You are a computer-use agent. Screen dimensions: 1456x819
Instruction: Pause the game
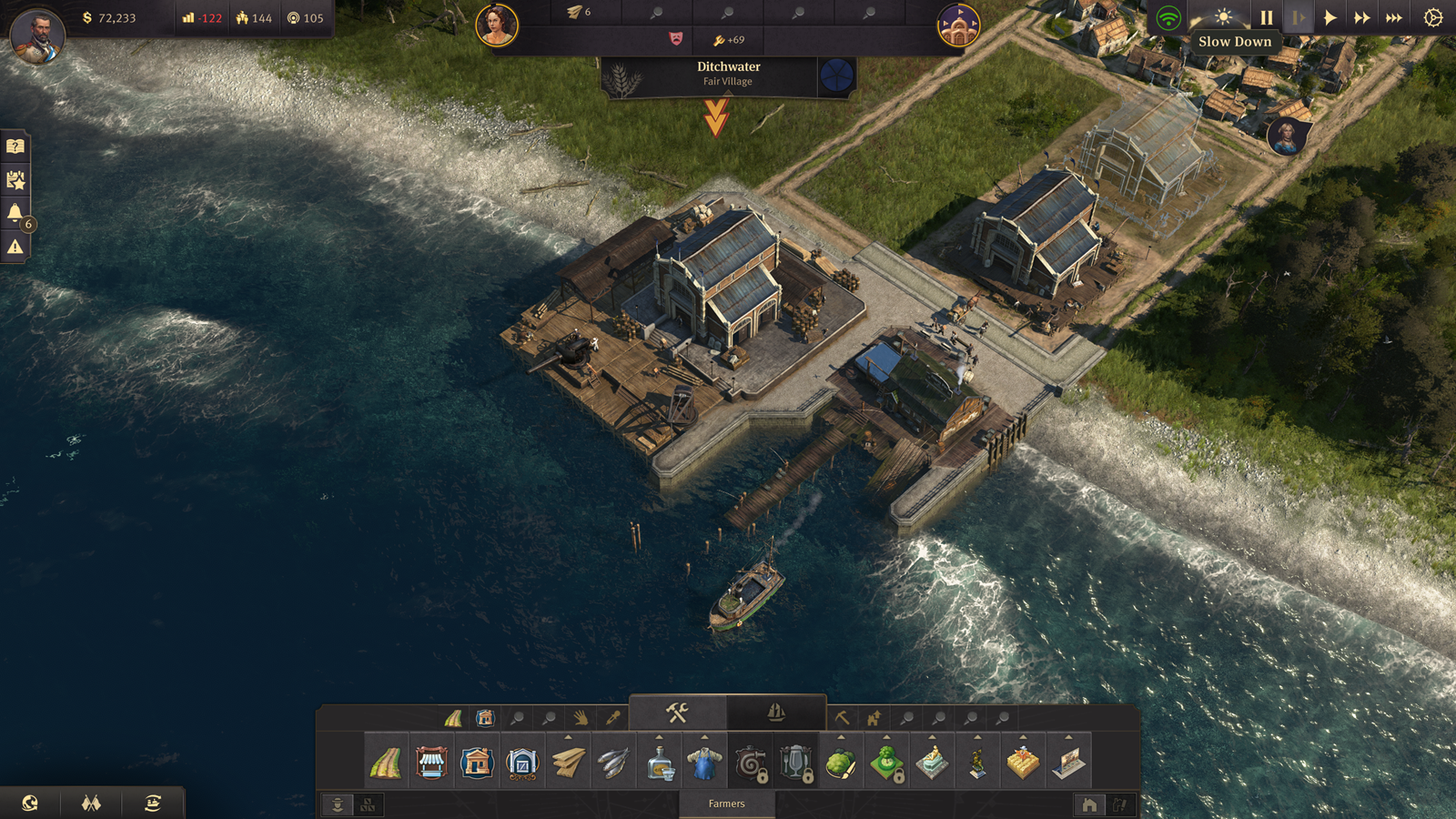pos(1266,17)
